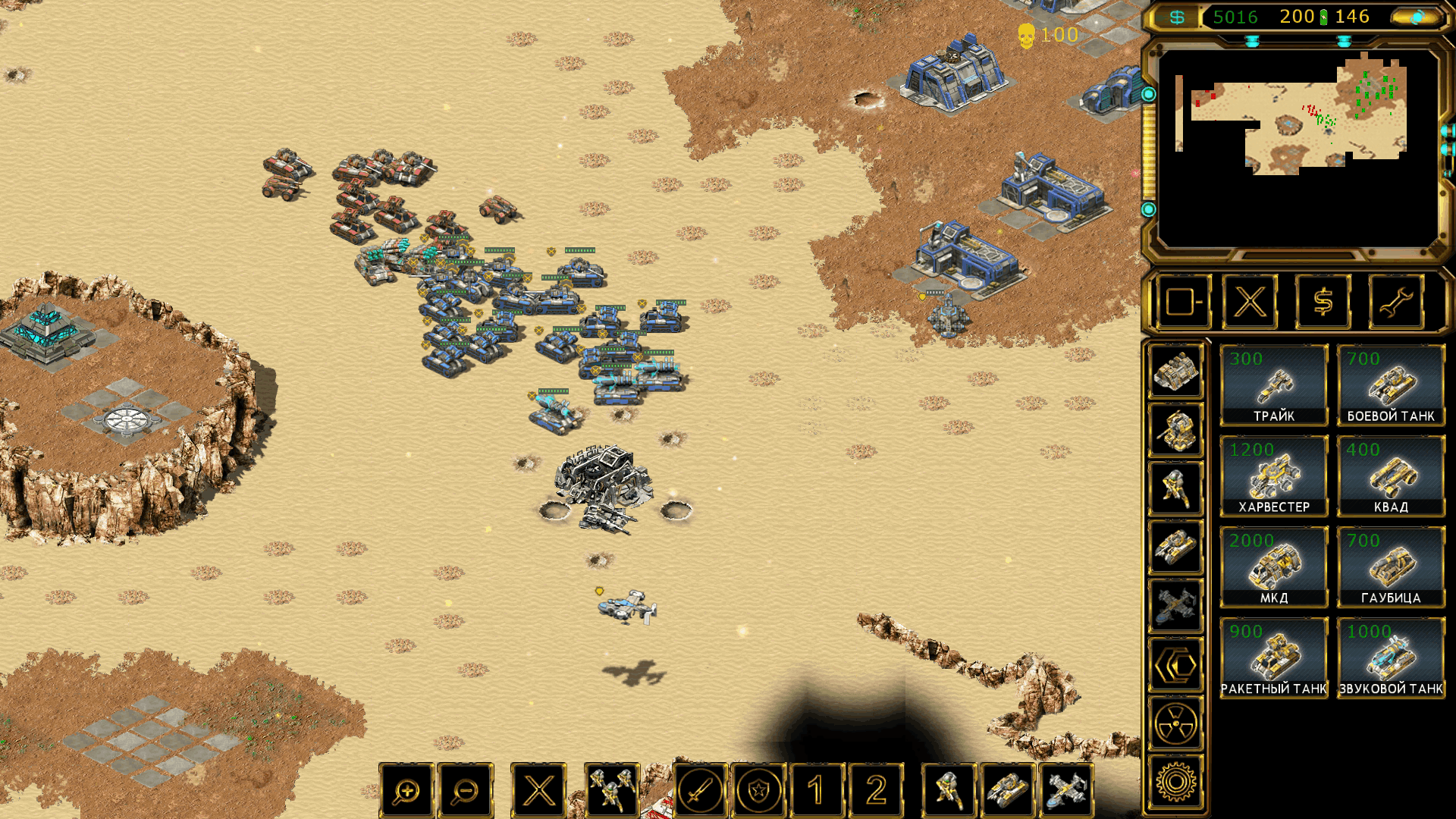
Task: Open the aircraft production tab
Action: click(x=1175, y=606)
